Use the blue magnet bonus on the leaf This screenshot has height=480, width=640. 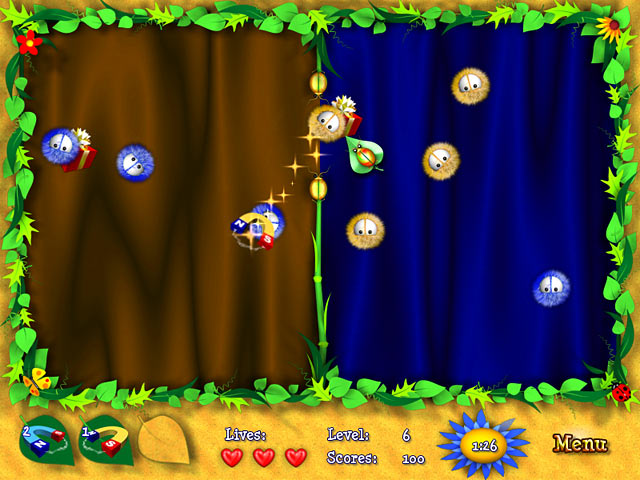click(x=45, y=442)
